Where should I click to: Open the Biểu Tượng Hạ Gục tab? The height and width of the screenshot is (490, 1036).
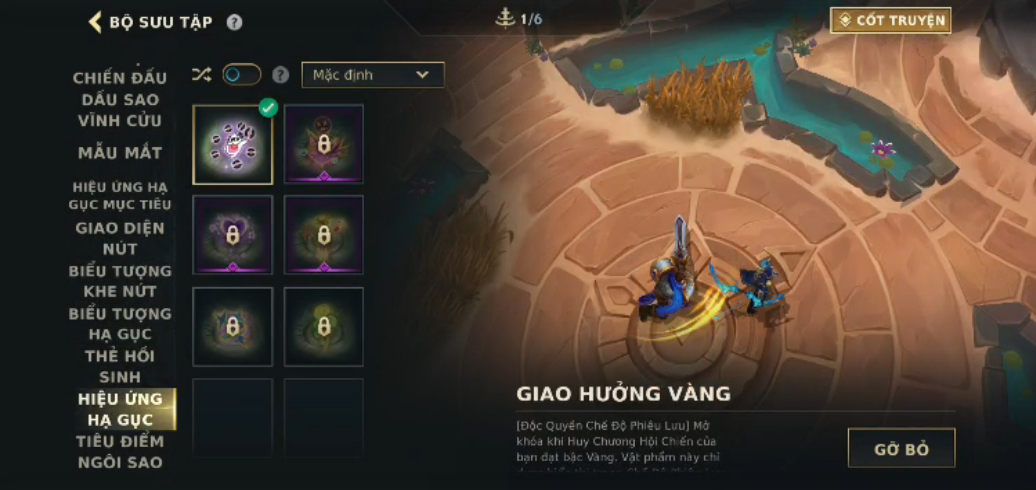coord(120,323)
